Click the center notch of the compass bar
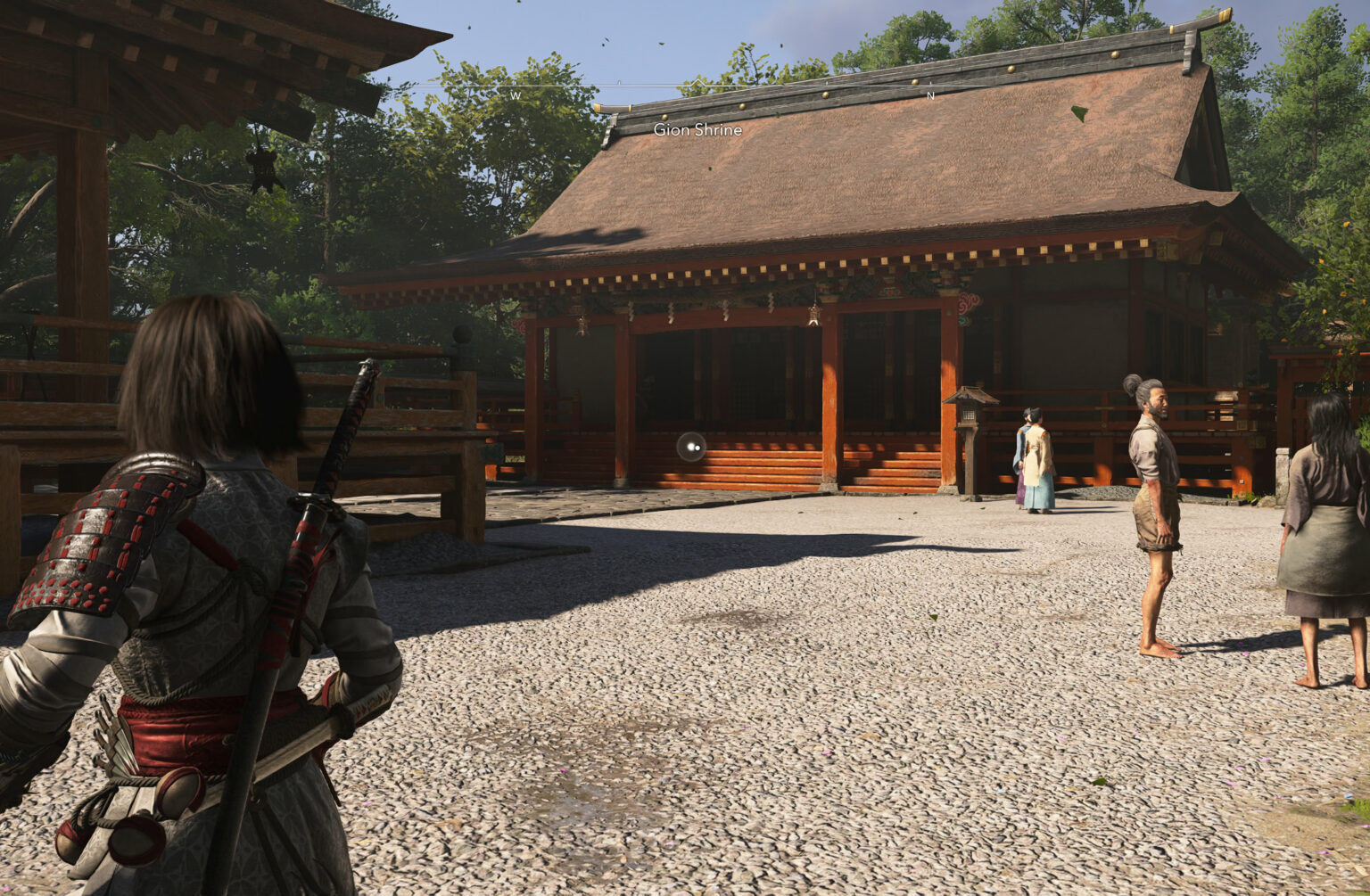The image size is (1370, 896). pyautogui.click(x=698, y=85)
